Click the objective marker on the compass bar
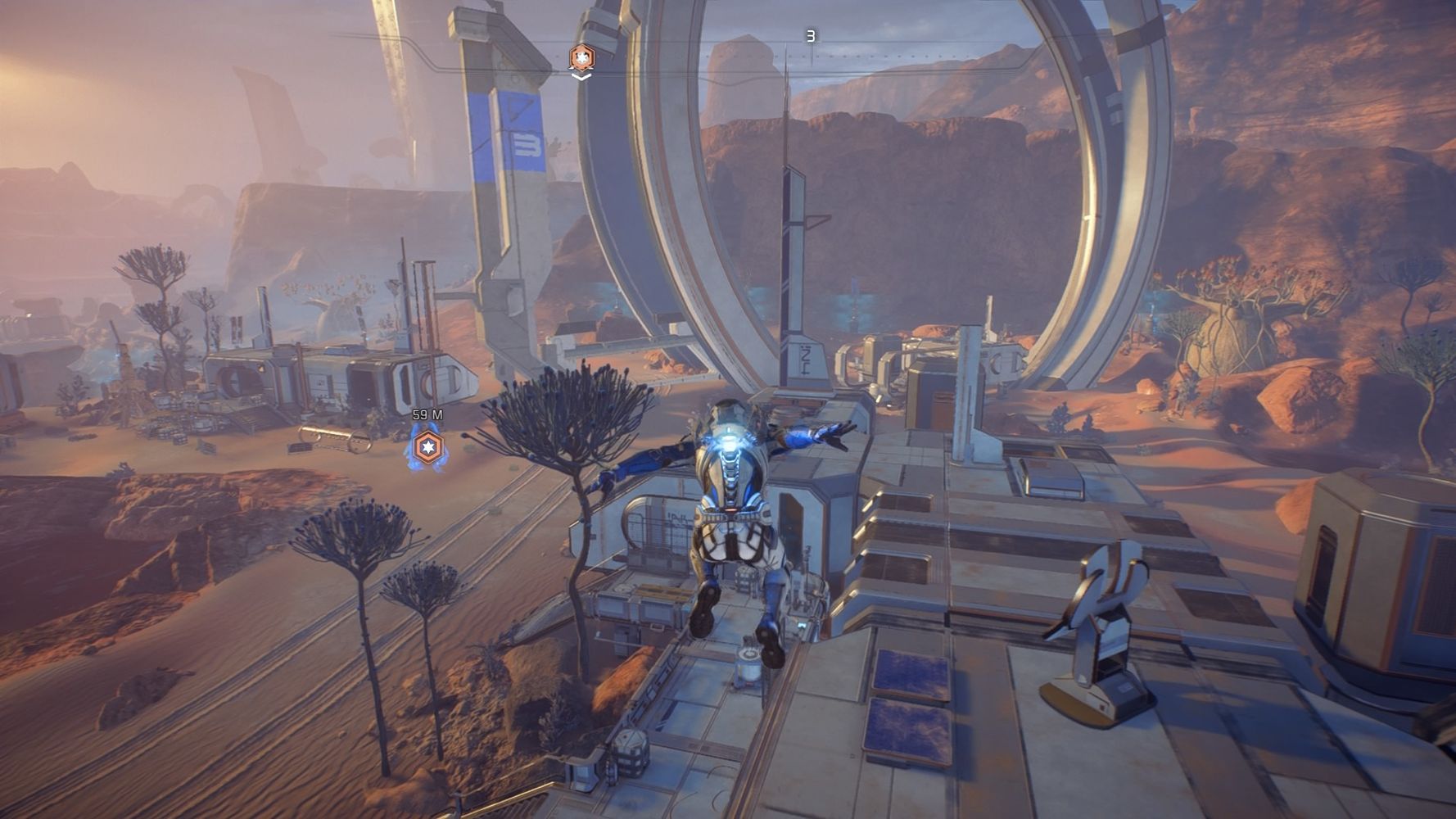1456x819 pixels. [x=581, y=57]
